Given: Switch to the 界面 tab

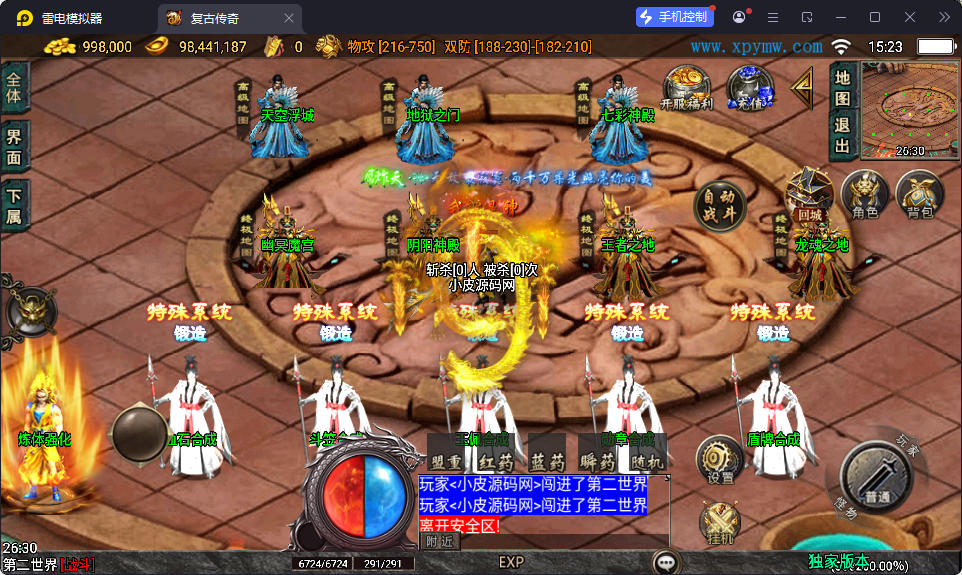Looking at the screenshot, I should click(x=14, y=147).
